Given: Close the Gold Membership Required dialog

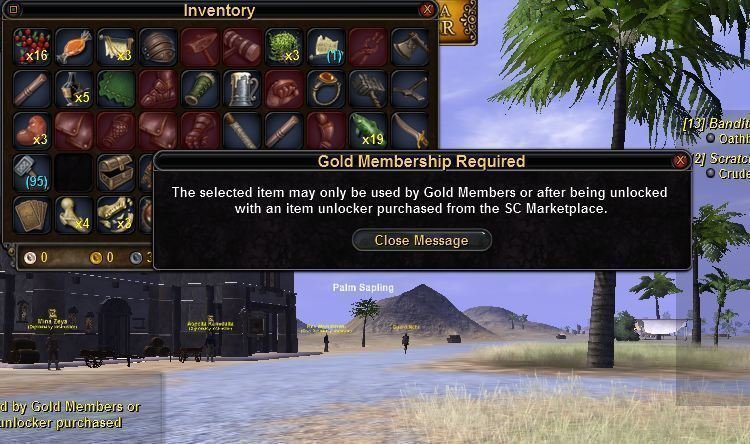Looking at the screenshot, I should (x=680, y=160).
